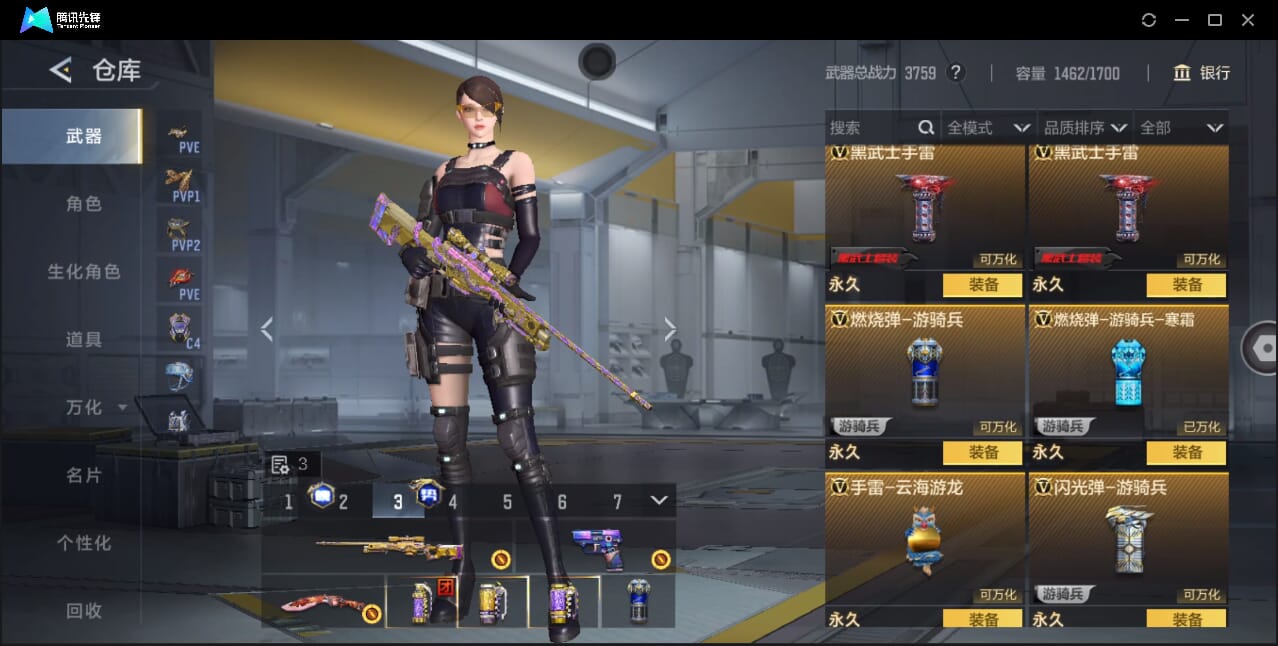The height and width of the screenshot is (646, 1278).
Task: Show the next character view with right arrow
Action: (670, 329)
